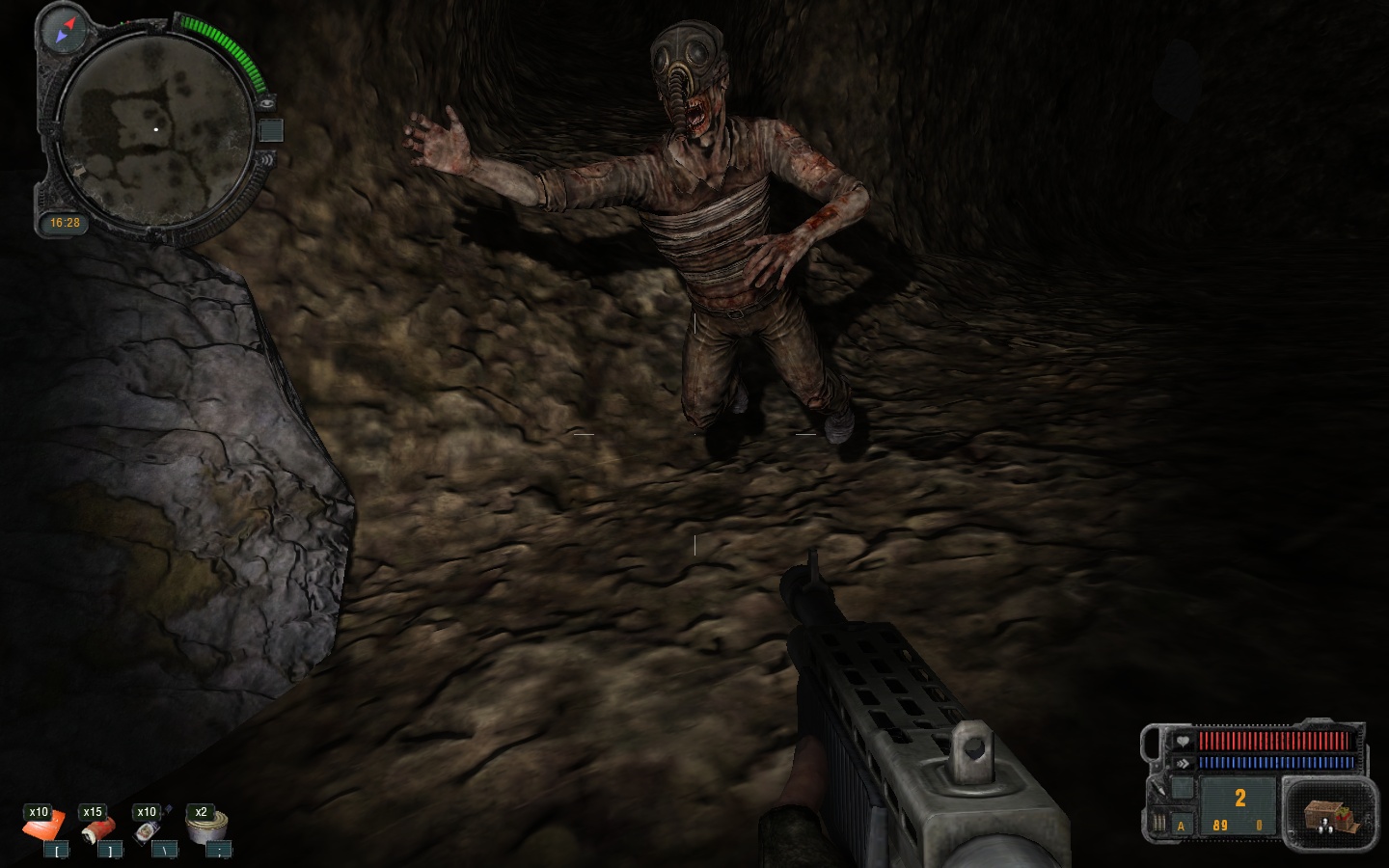The width and height of the screenshot is (1389, 868).
Task: Click the ammo crate icon in weapon panel
Action: [x=1330, y=815]
